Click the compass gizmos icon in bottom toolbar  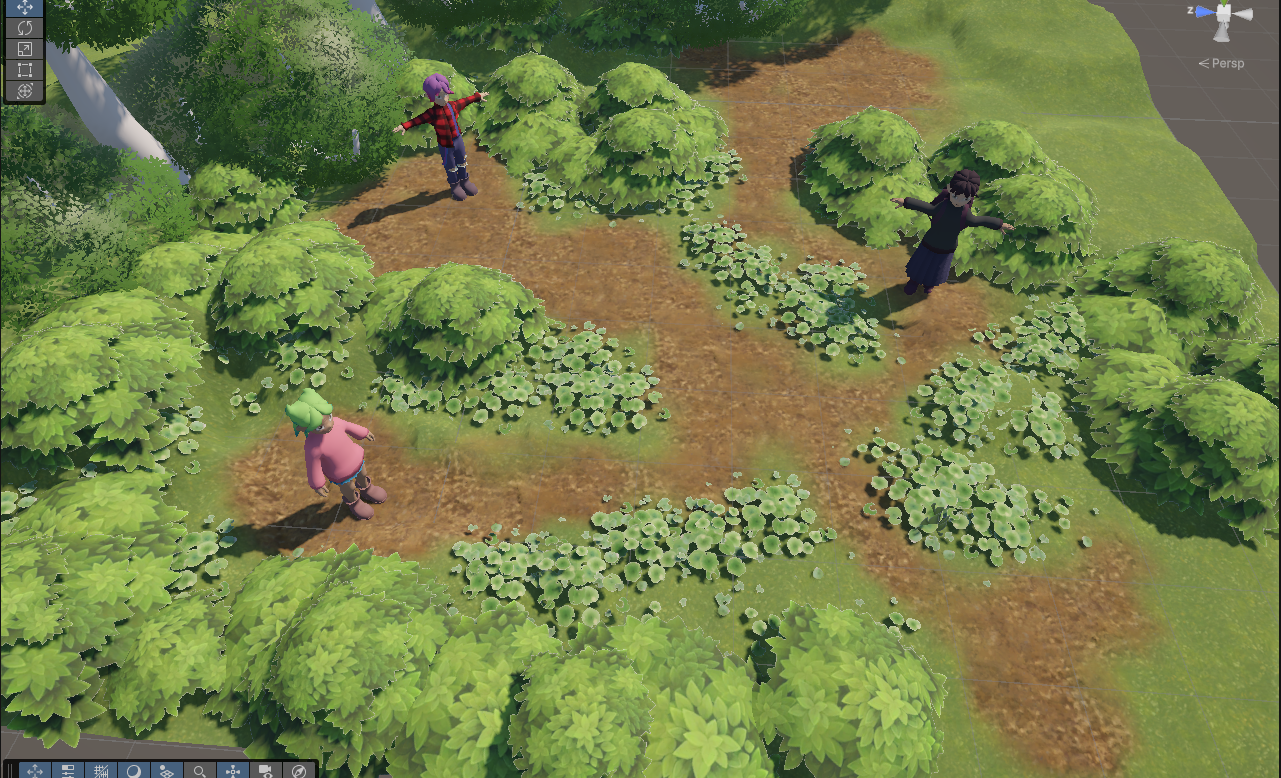tap(299, 771)
